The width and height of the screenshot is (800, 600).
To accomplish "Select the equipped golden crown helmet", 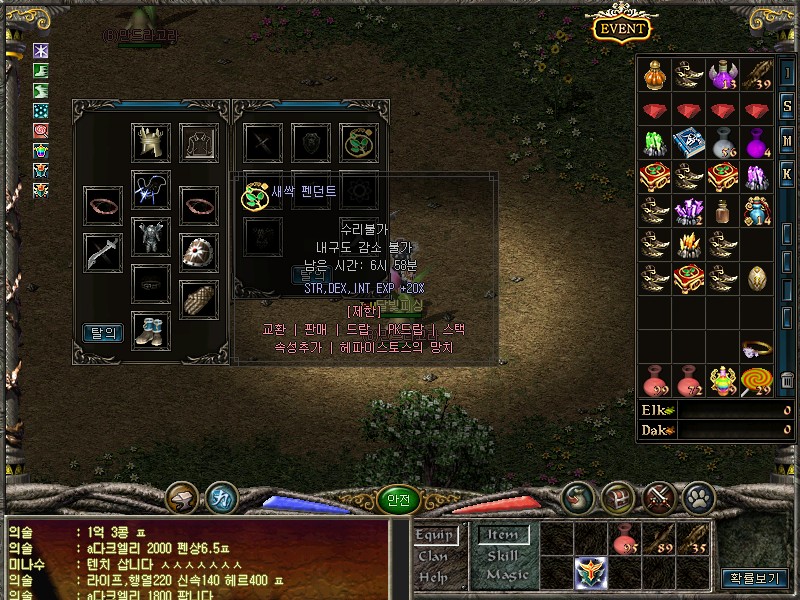I will (151, 142).
